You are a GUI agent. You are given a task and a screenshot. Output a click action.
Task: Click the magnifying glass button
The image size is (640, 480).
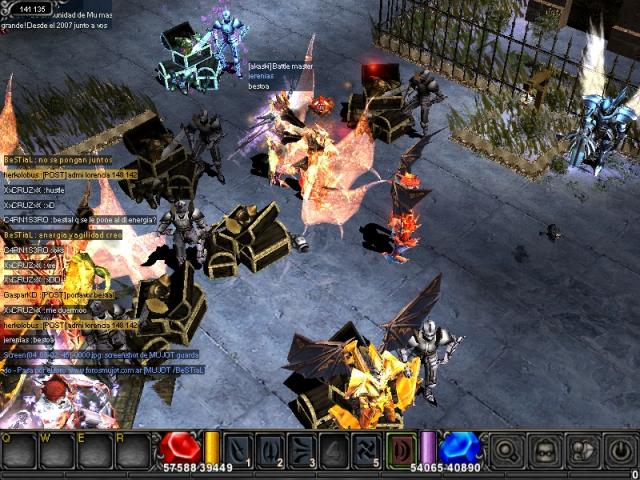507,450
